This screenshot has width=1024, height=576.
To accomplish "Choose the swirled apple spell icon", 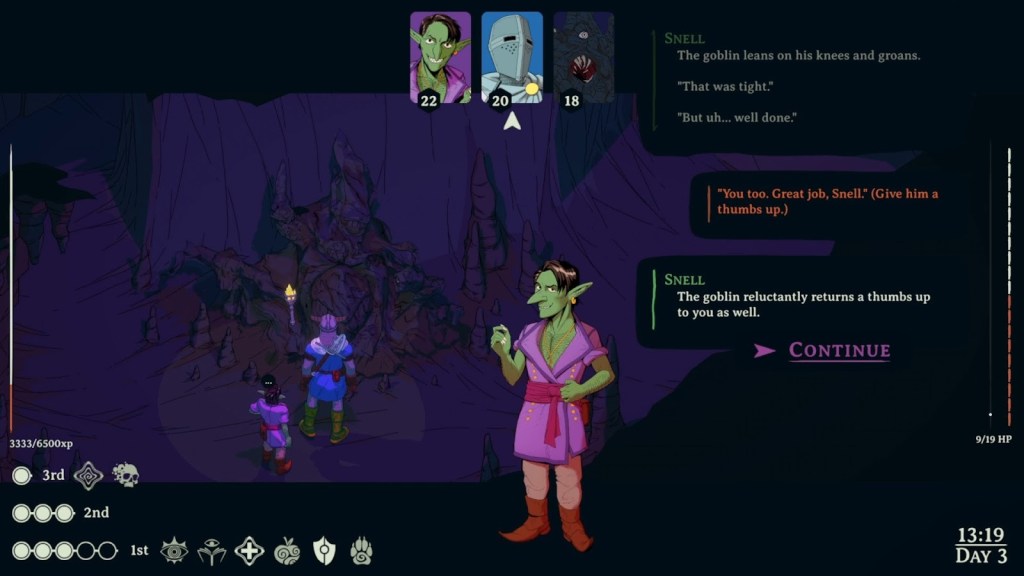I will [x=287, y=550].
